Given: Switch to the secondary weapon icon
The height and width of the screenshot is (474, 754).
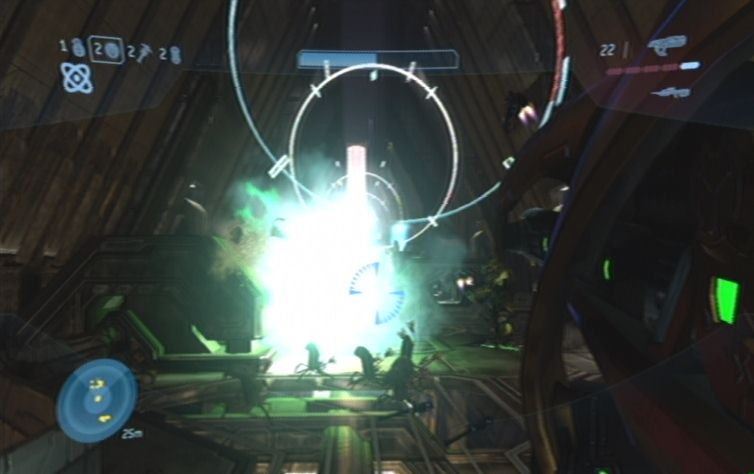Looking at the screenshot, I should pos(671,92).
